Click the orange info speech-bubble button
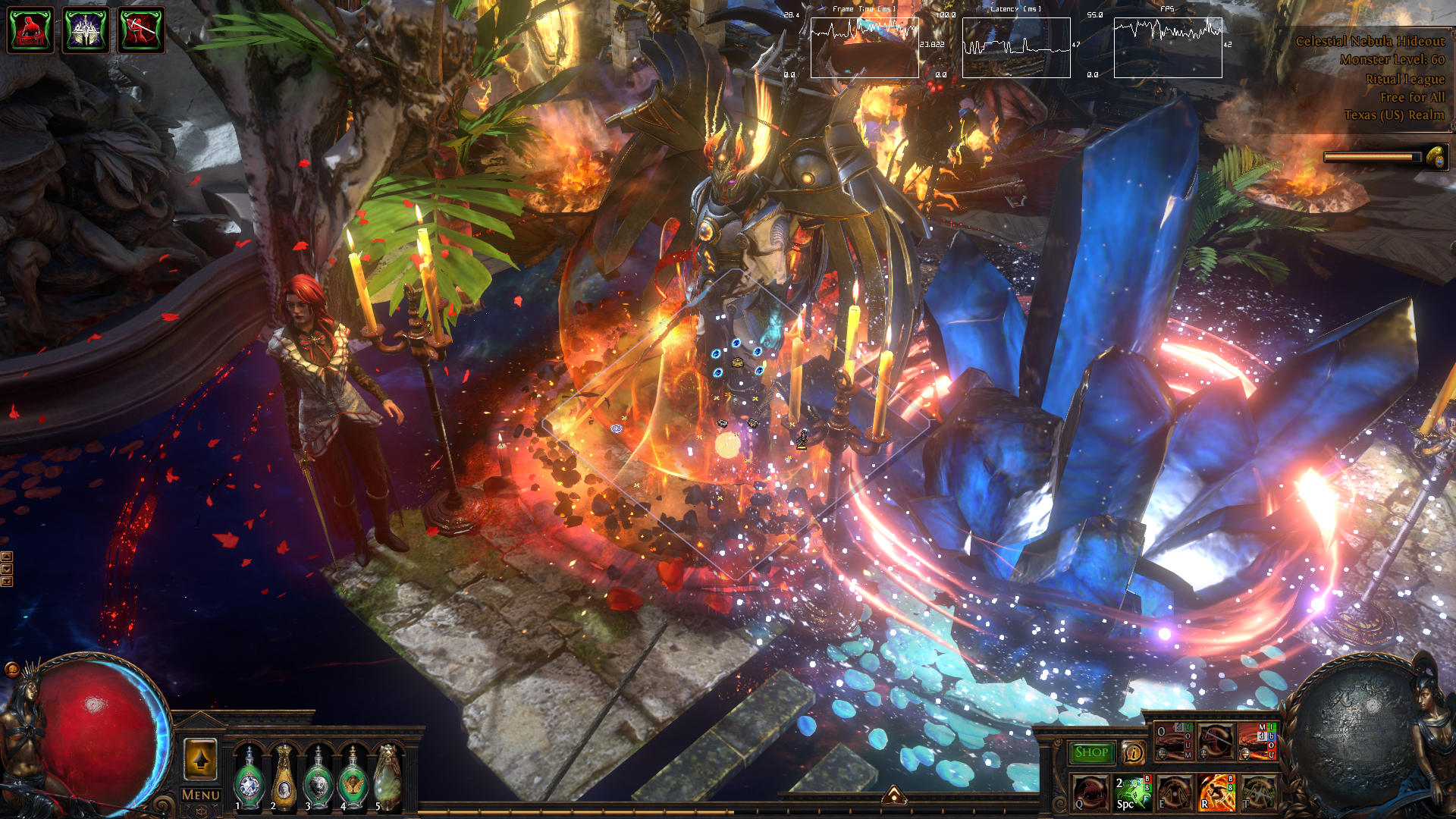This screenshot has height=819, width=1456. (1133, 753)
